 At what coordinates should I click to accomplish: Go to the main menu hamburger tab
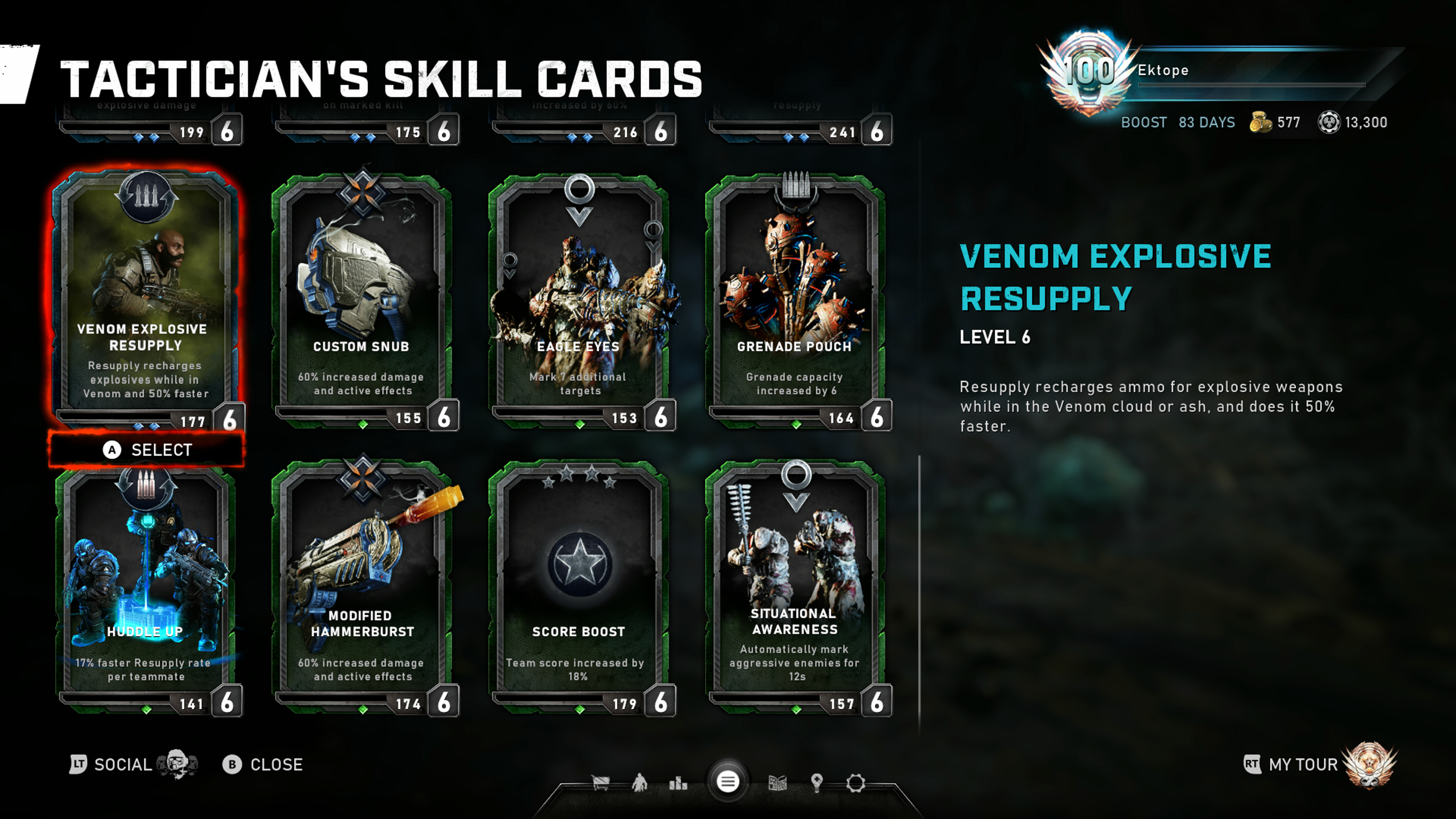click(x=728, y=782)
